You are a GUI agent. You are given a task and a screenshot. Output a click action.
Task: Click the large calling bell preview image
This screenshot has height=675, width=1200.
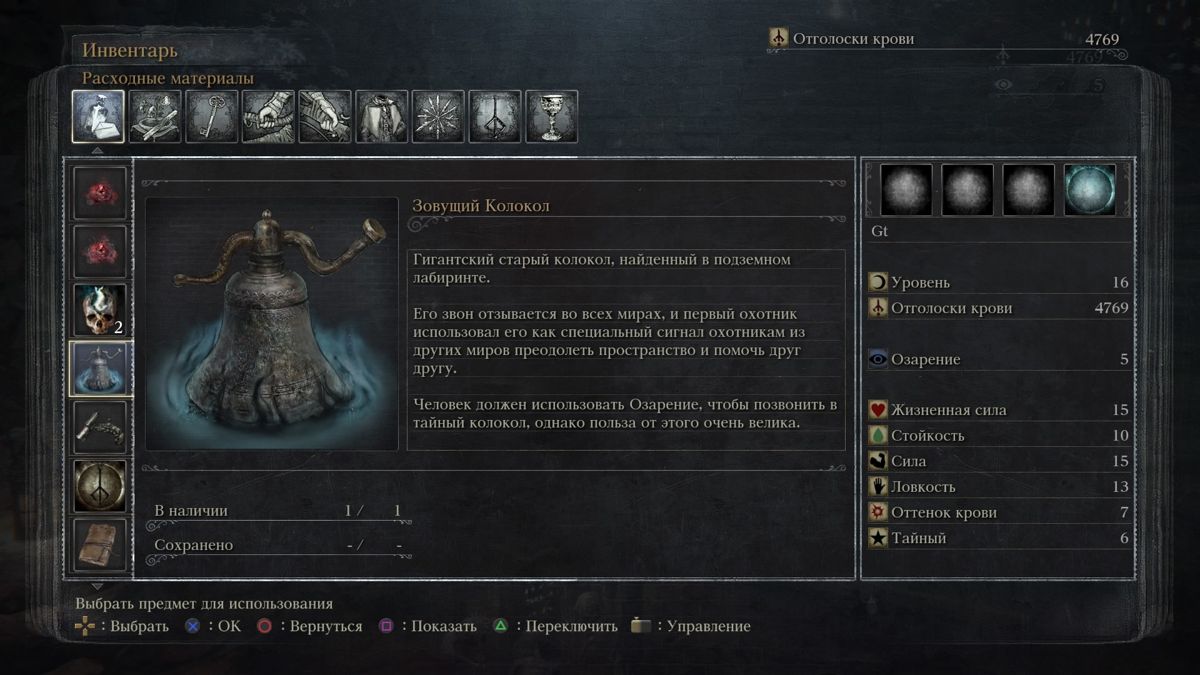point(272,322)
